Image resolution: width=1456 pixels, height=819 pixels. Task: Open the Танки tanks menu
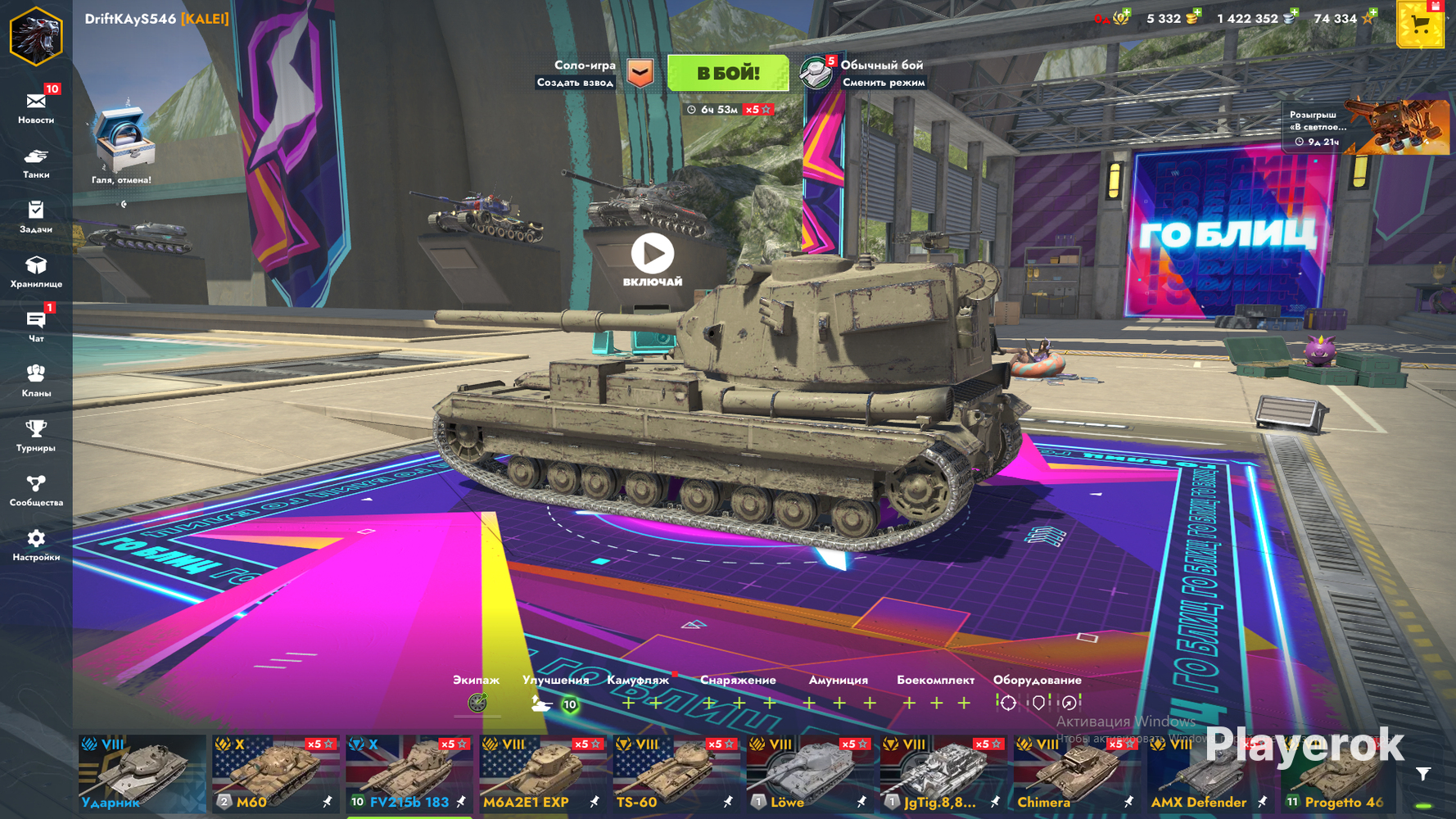pyautogui.click(x=36, y=162)
